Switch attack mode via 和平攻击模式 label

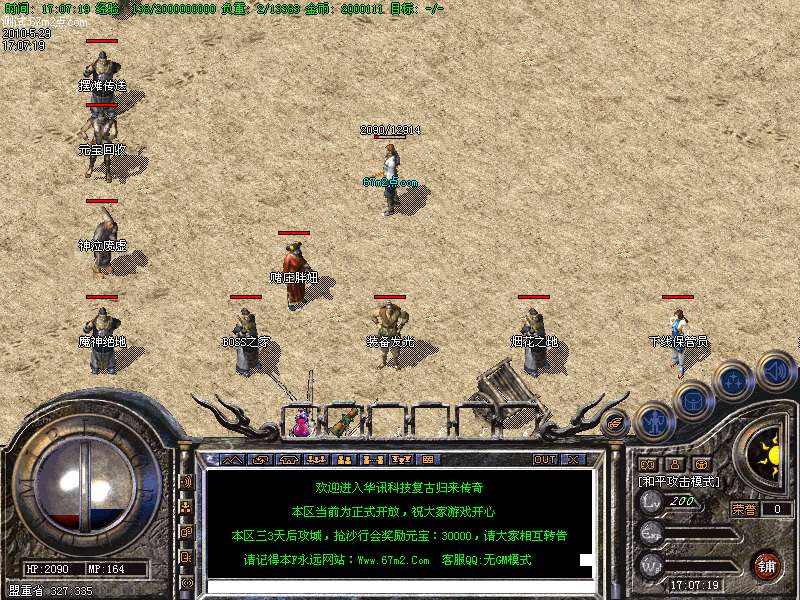coord(679,482)
